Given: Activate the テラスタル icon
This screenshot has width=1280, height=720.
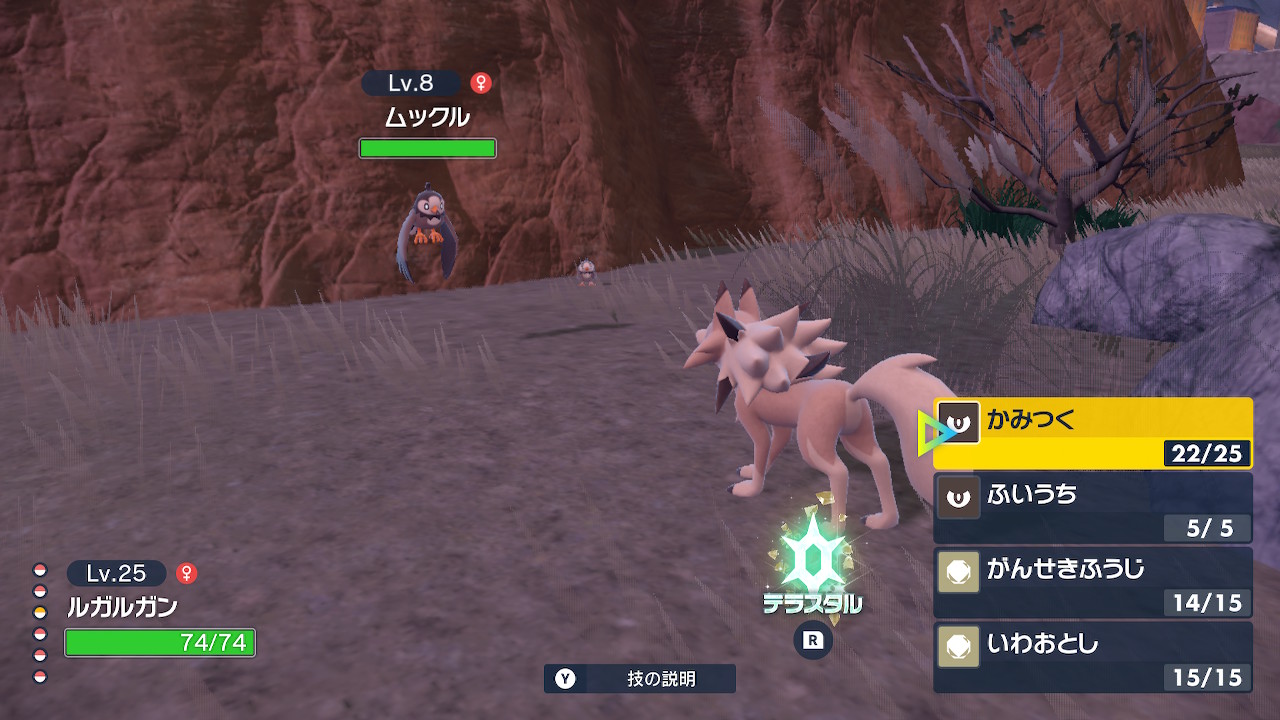Looking at the screenshot, I should point(812,565).
